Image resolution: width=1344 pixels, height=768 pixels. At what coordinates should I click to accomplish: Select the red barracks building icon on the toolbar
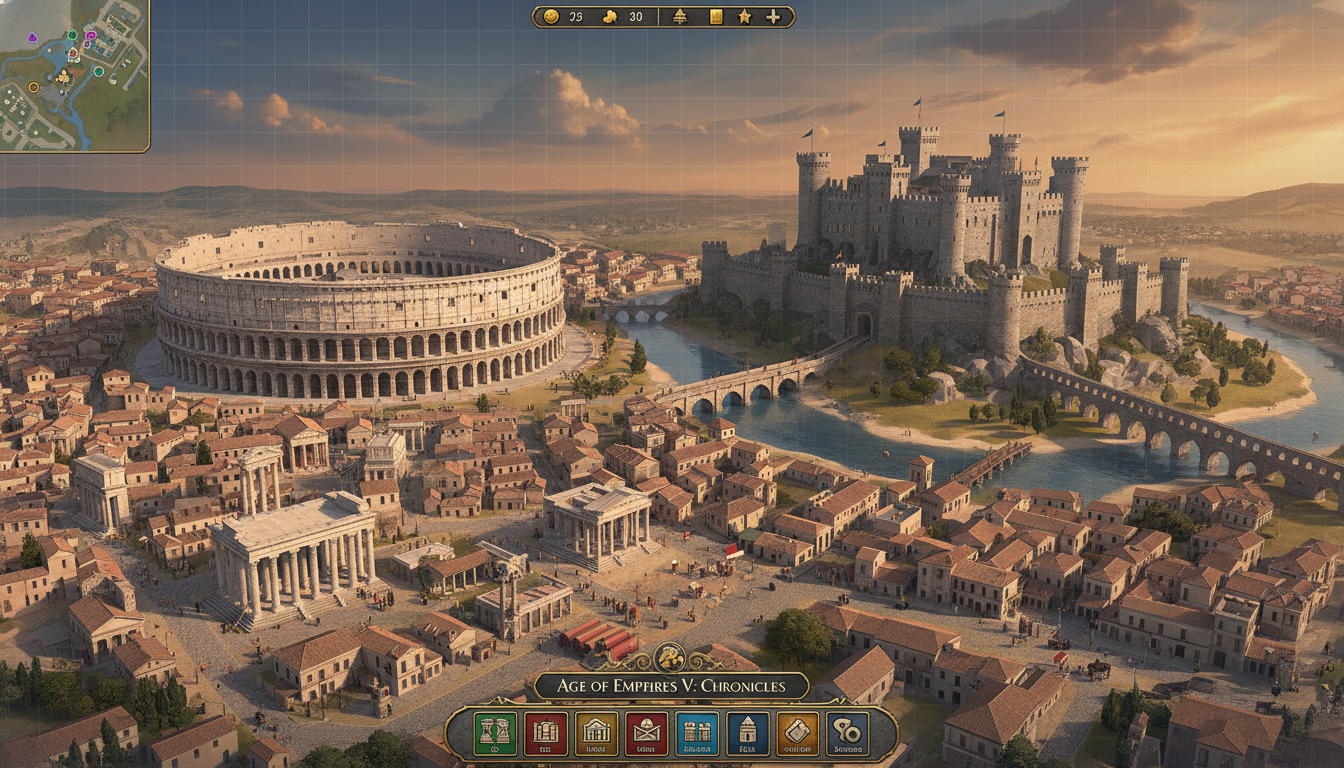click(x=546, y=733)
